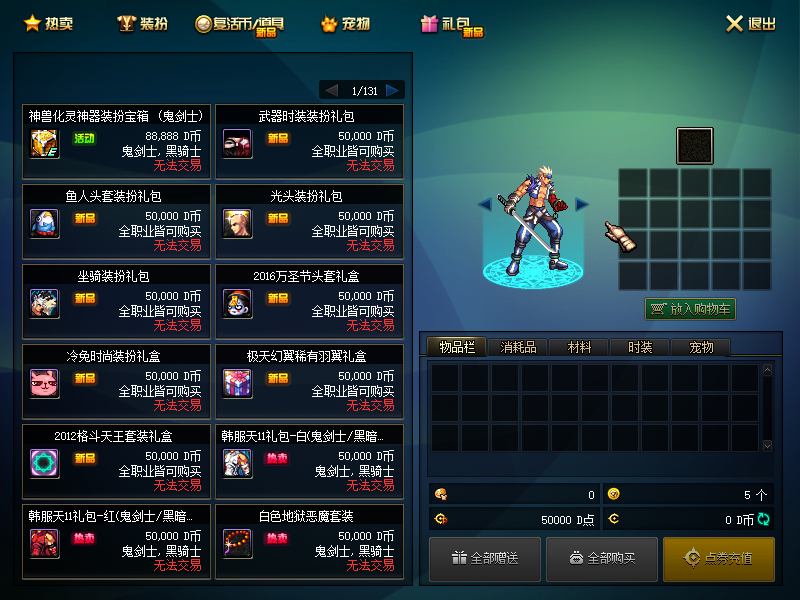Switch to the 消耗品 consumables tab
The width and height of the screenshot is (800, 600).
(518, 347)
